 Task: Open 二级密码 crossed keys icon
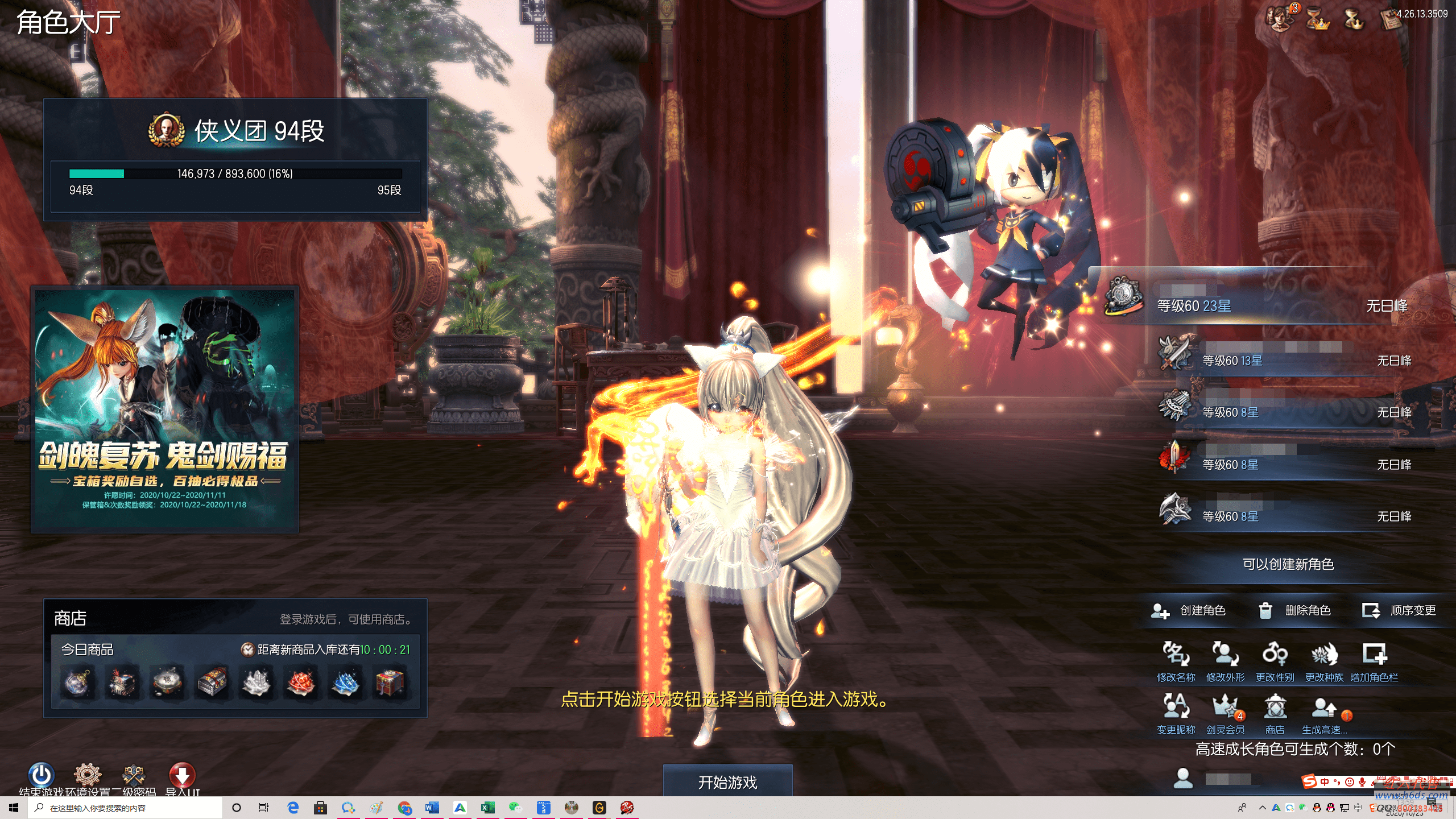click(134, 775)
